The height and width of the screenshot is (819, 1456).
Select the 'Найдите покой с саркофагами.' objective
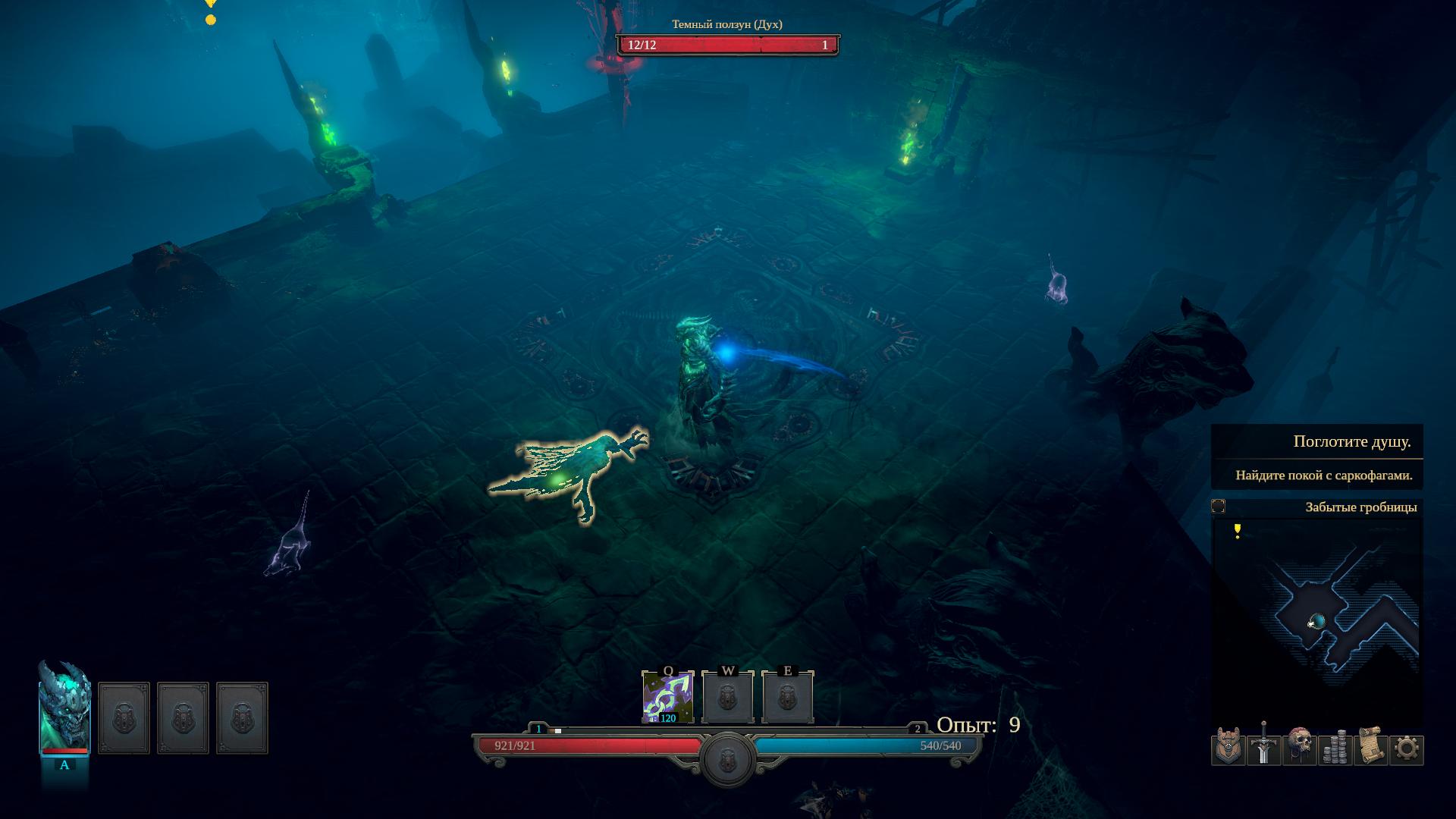pos(1323,475)
